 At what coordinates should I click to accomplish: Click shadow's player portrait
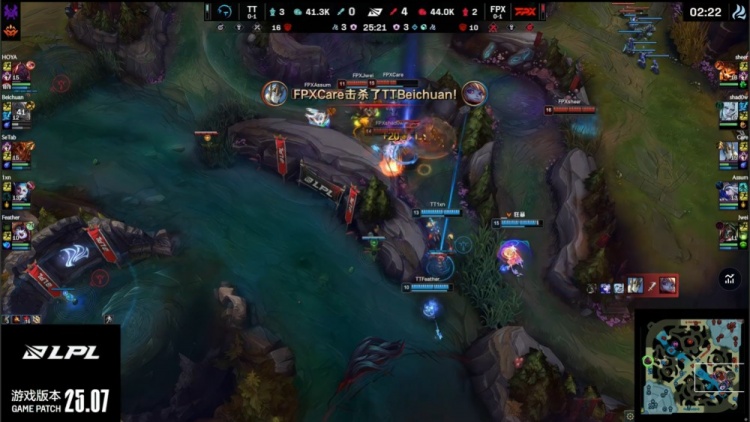pos(728,111)
